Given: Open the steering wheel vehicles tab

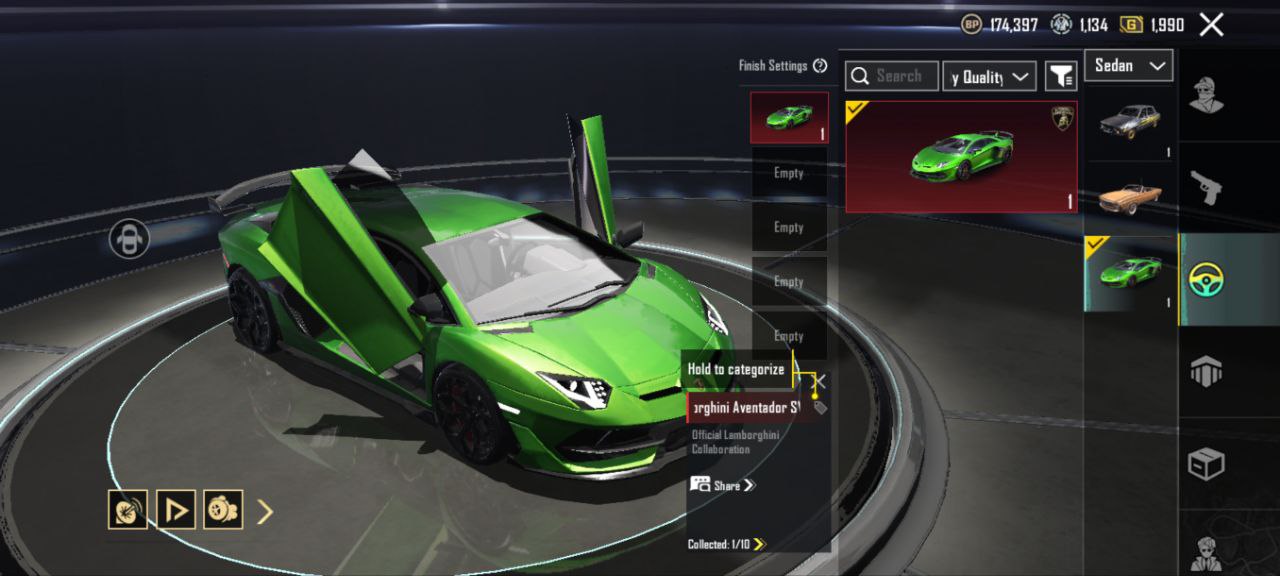Looking at the screenshot, I should [1207, 280].
